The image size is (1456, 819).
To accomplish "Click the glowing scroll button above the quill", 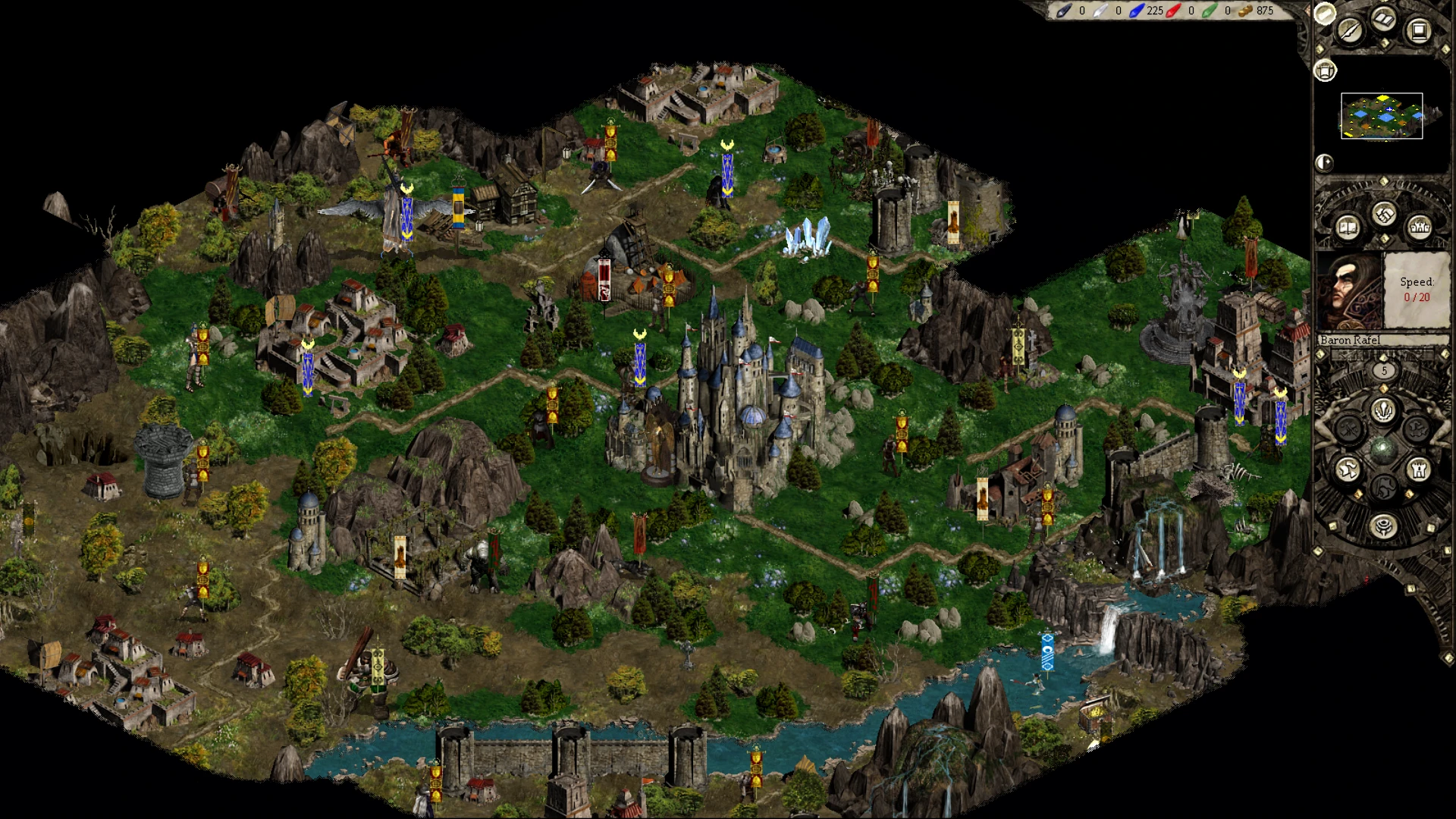I will point(1324,13).
